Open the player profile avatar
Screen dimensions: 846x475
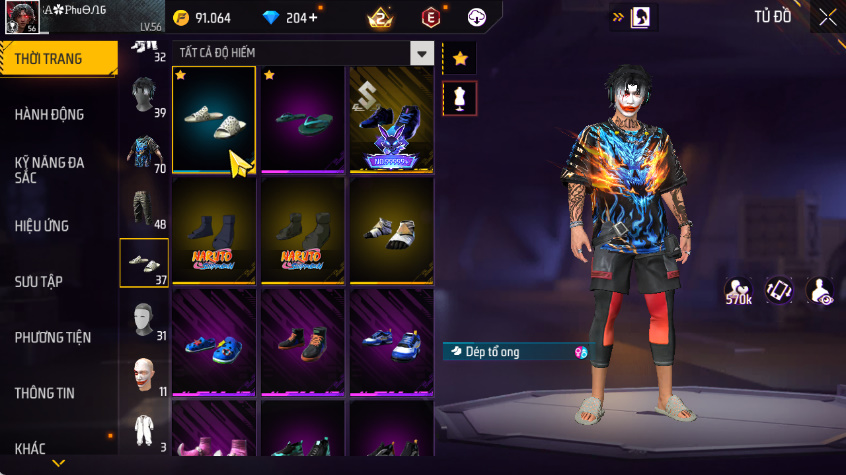24,17
